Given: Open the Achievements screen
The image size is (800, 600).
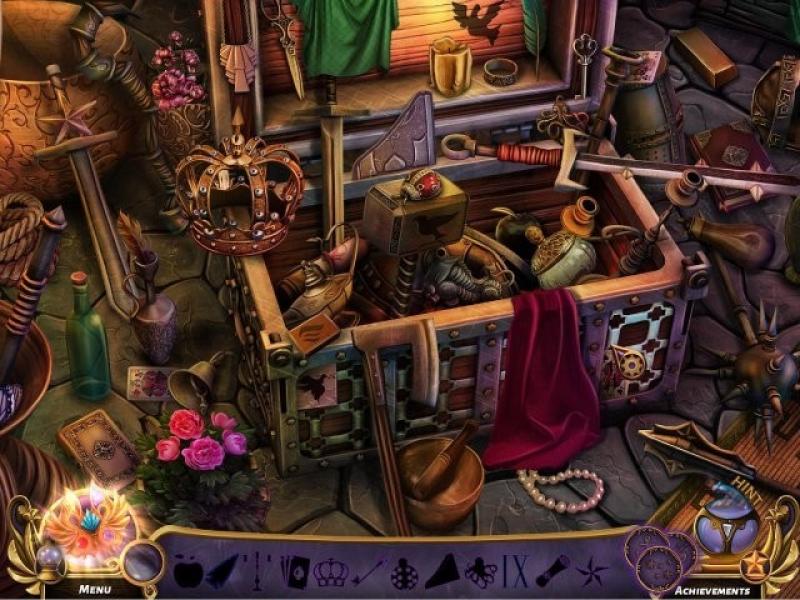Looking at the screenshot, I should coord(713,590).
